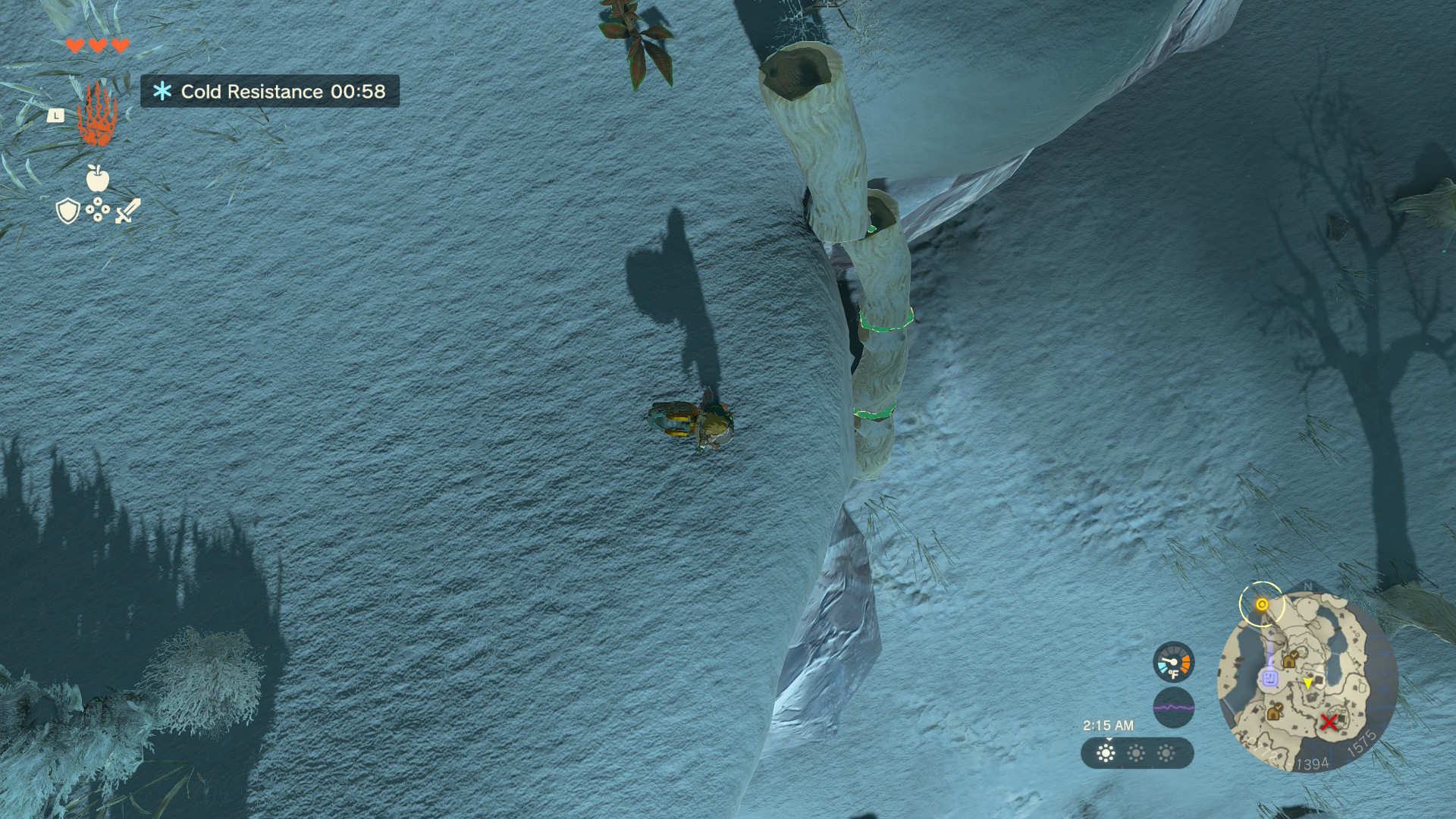Choose the sword weapon quick-select icon
Image resolution: width=1456 pixels, height=819 pixels.
tap(127, 211)
